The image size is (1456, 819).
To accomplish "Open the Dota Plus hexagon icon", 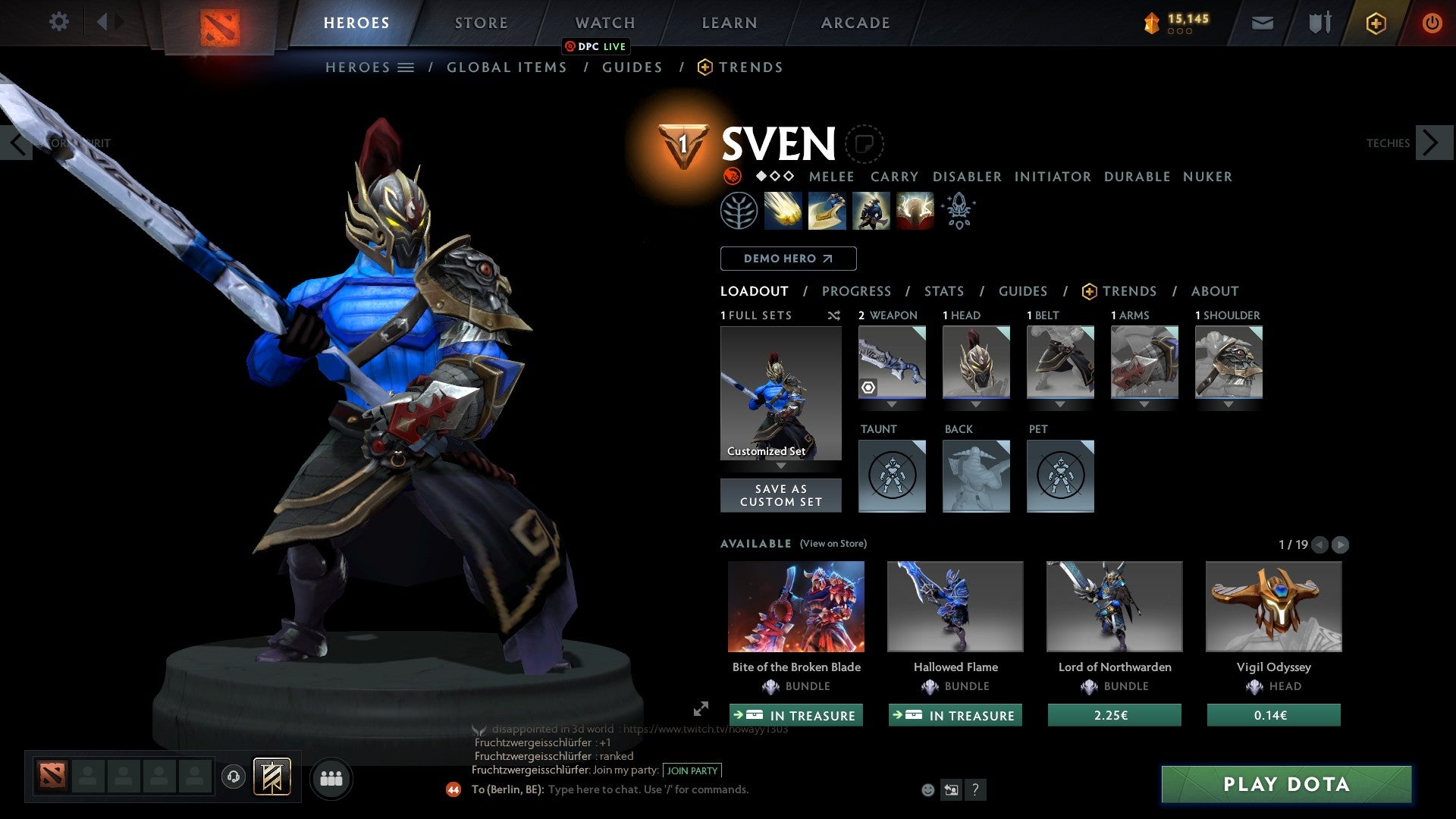I will (x=1375, y=22).
